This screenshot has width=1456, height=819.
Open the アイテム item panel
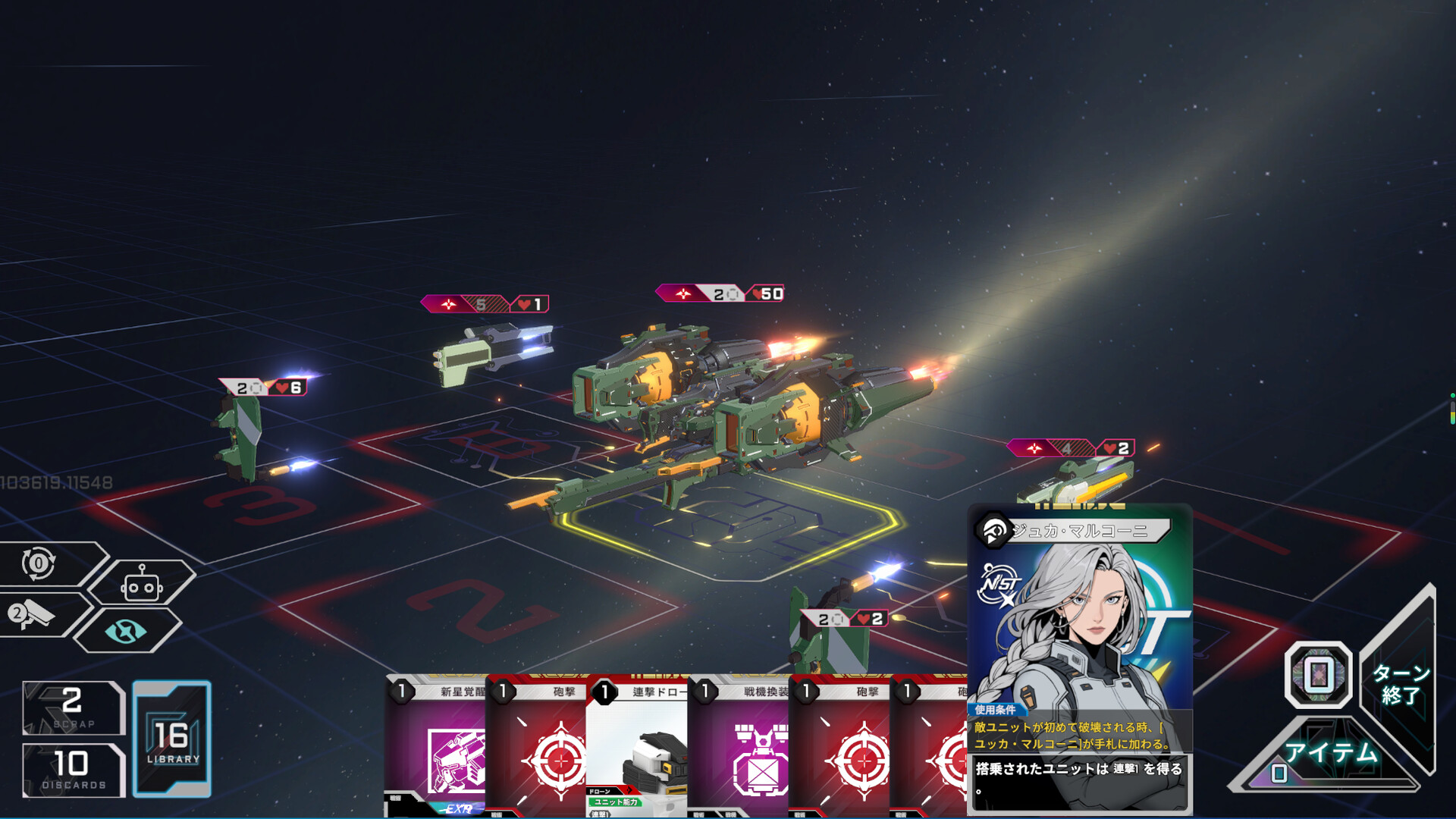click(1329, 753)
